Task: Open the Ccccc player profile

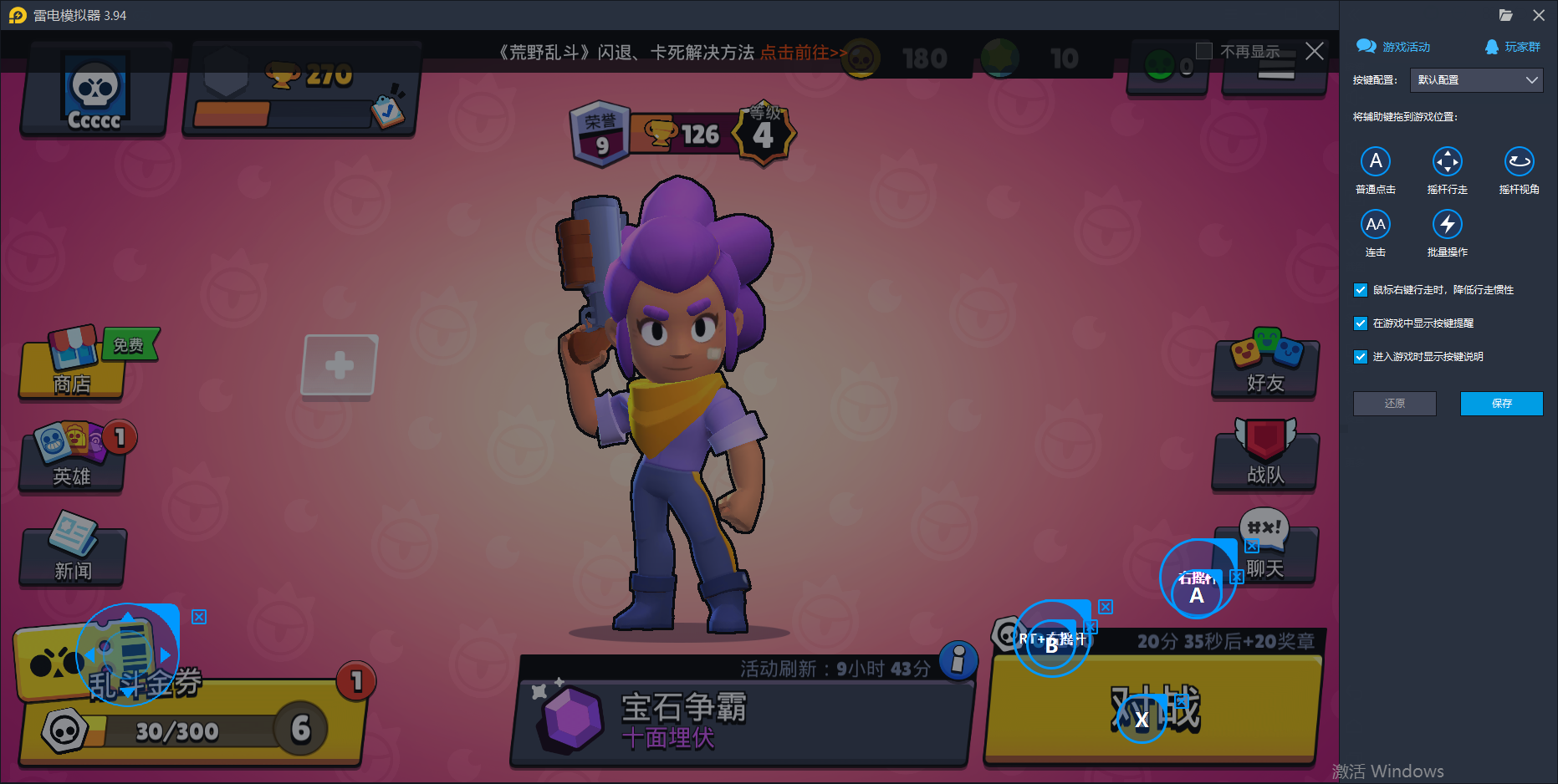Action: coord(95,89)
